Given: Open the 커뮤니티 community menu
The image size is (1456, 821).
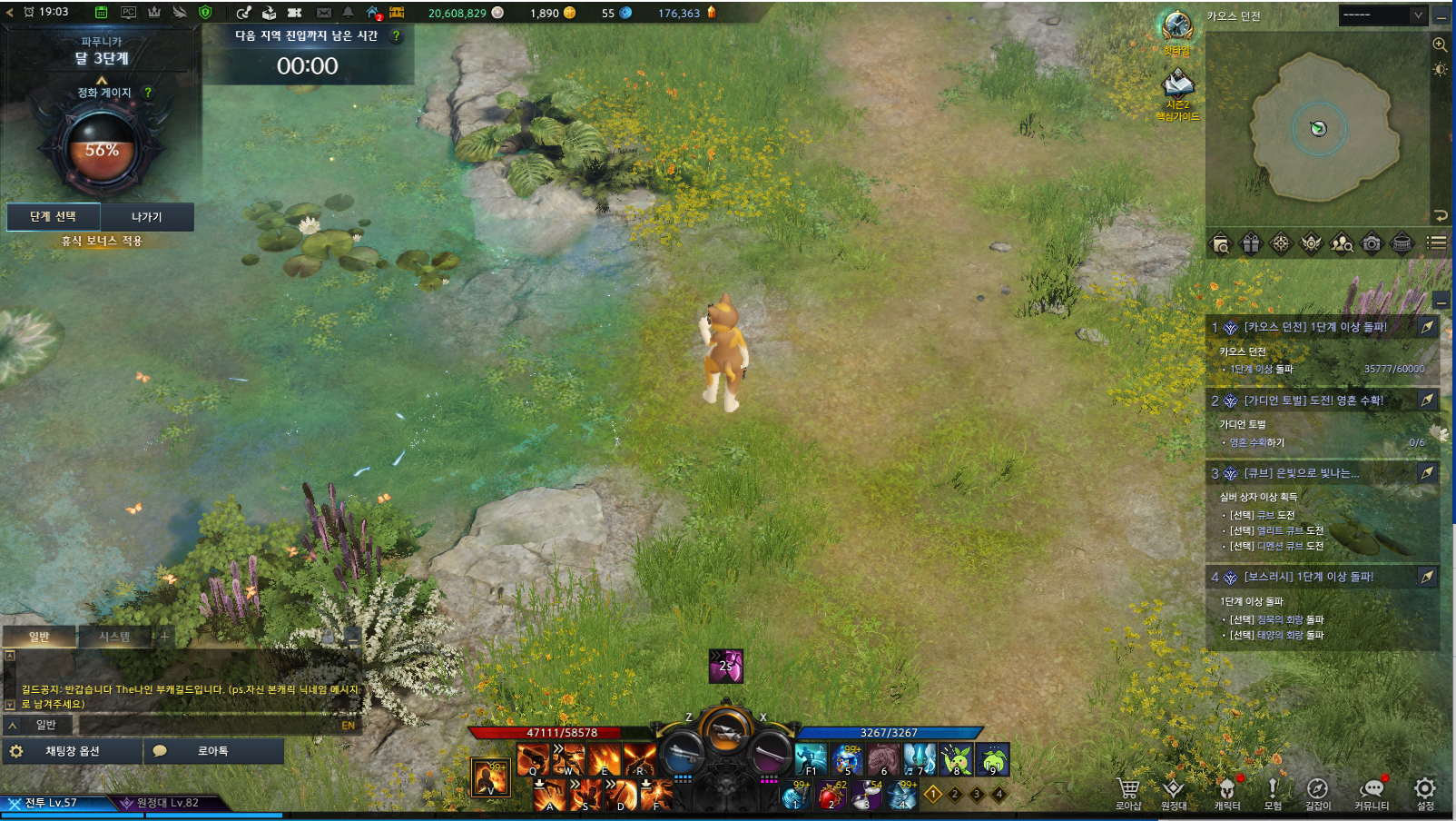Looking at the screenshot, I should coord(1371,790).
